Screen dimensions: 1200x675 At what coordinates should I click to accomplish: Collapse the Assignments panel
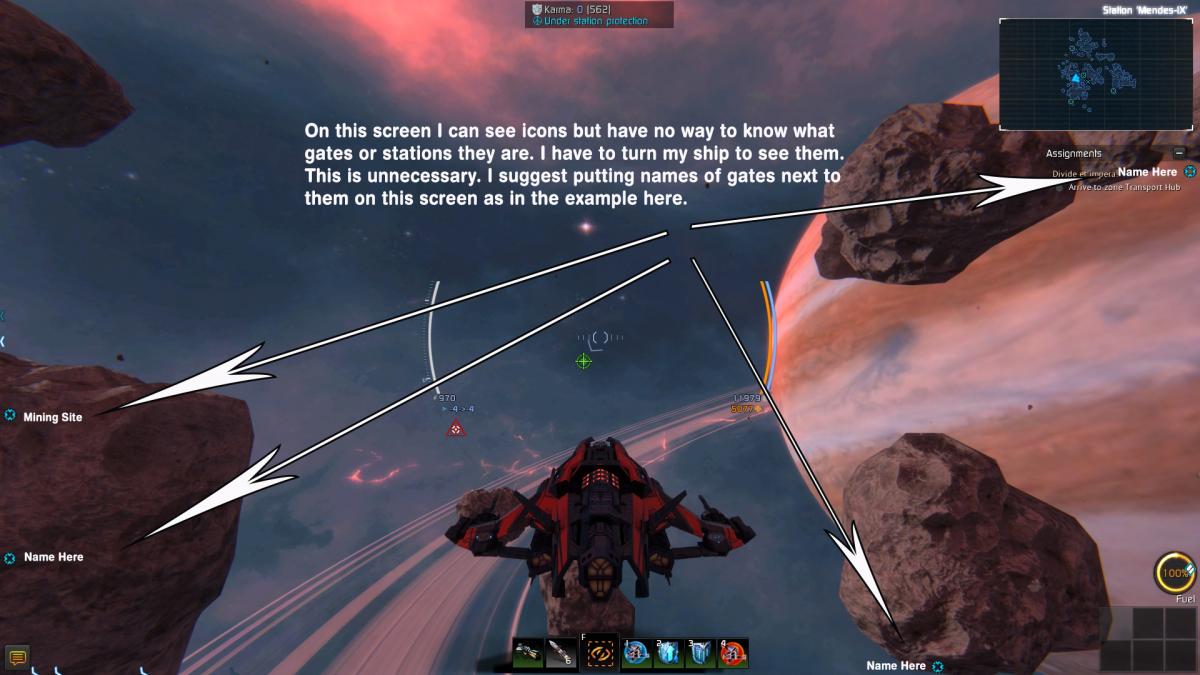1179,153
